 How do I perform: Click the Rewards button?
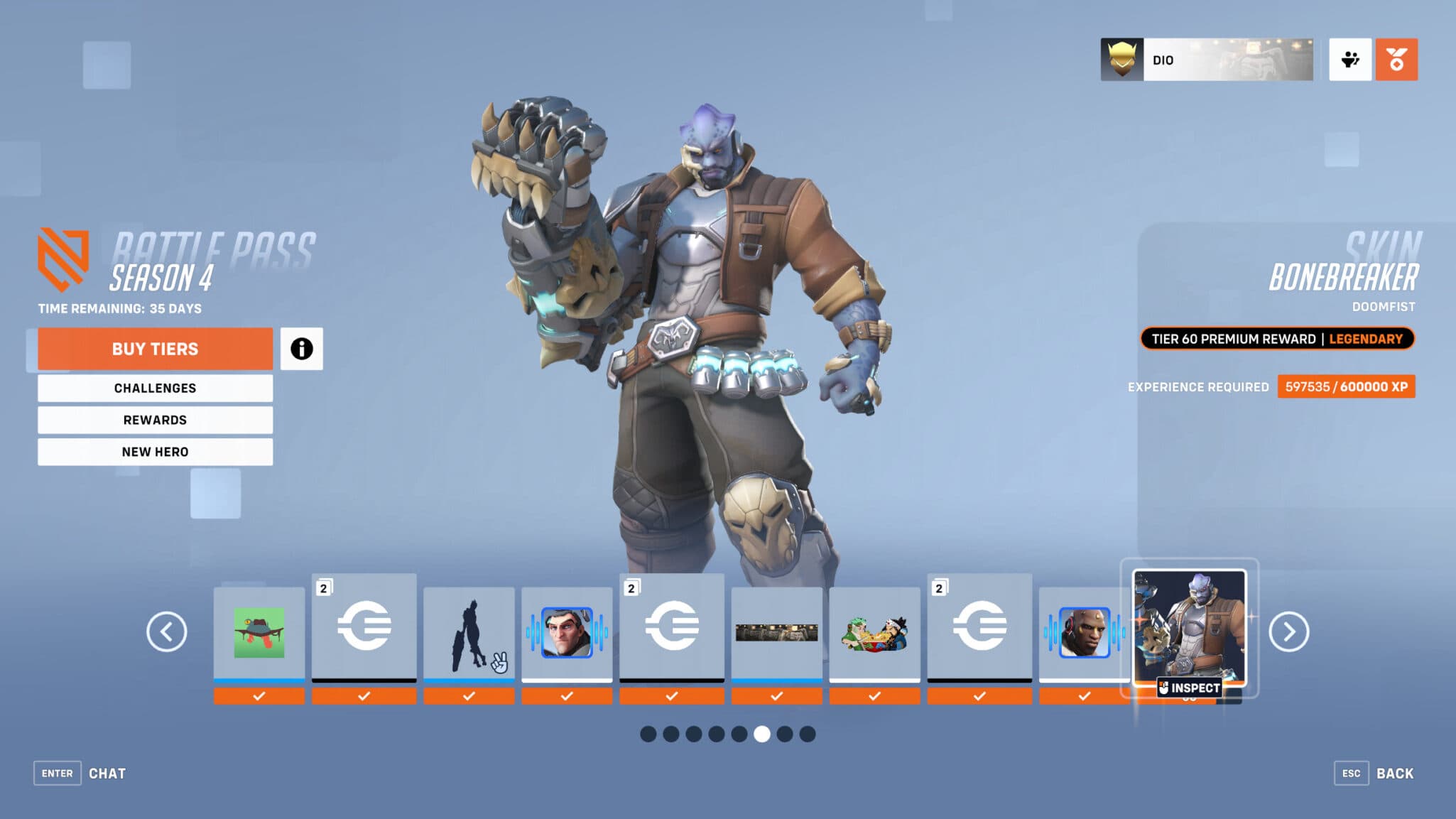coord(155,420)
